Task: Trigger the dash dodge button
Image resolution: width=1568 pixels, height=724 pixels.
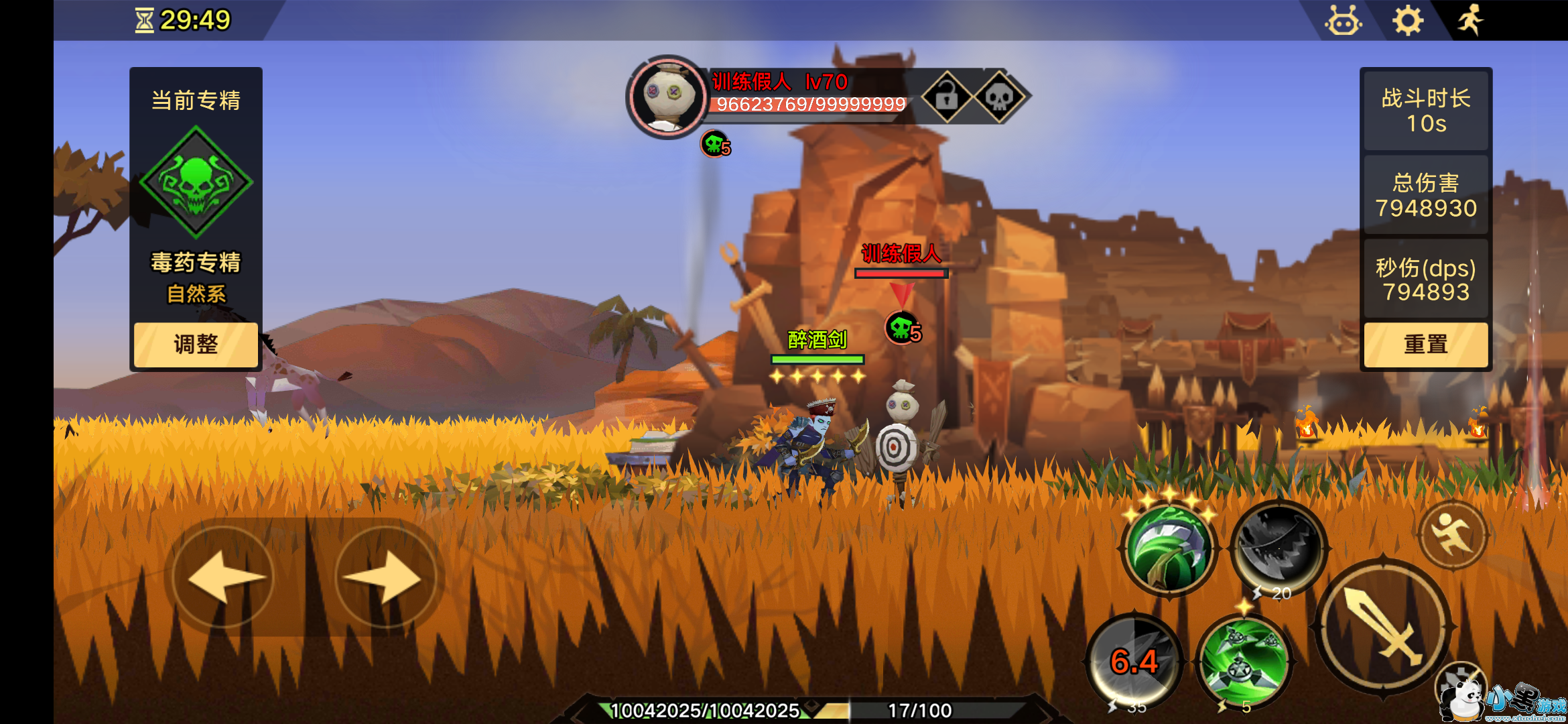Action: coord(1453,534)
